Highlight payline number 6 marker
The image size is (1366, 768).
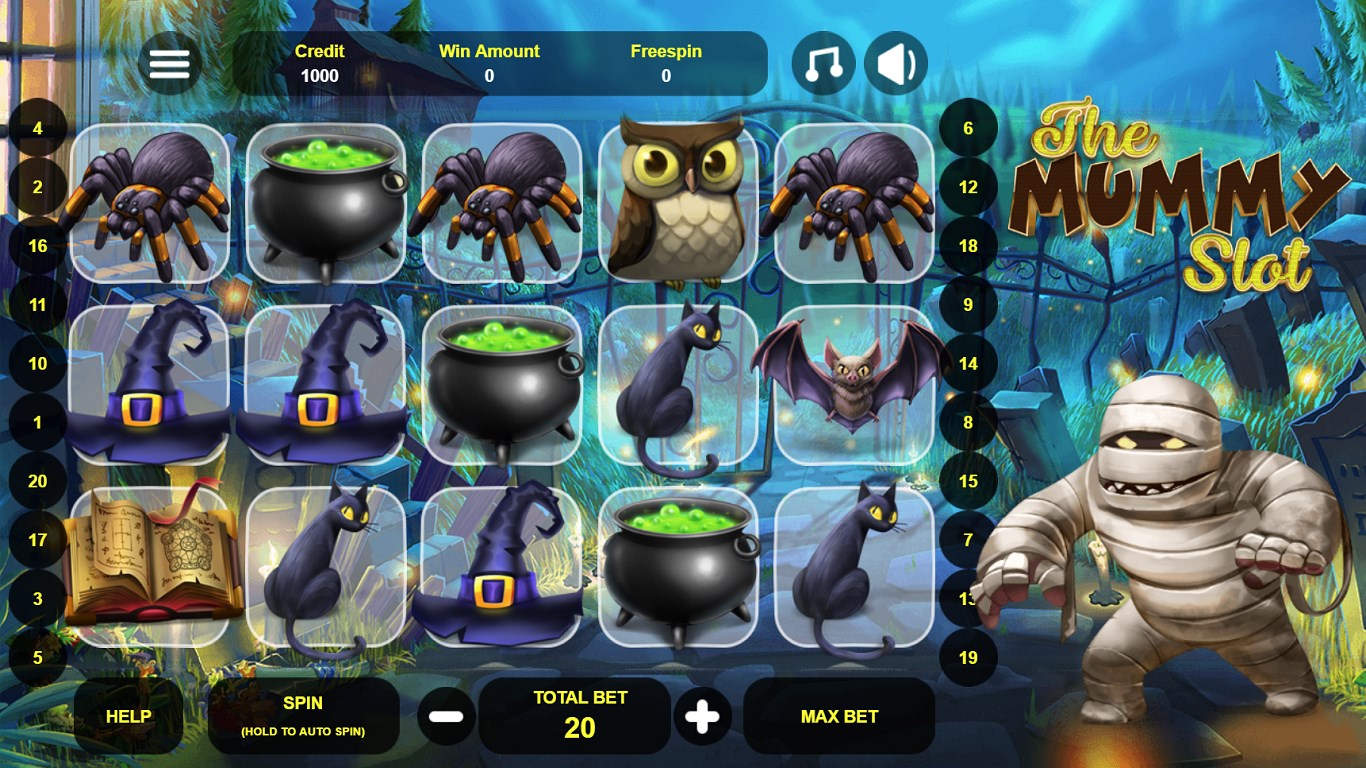(968, 129)
